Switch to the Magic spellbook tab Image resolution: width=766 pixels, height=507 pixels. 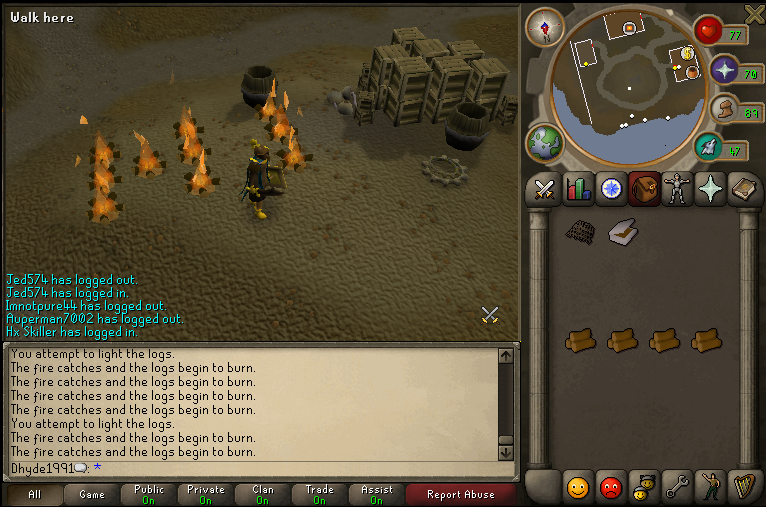click(x=744, y=189)
